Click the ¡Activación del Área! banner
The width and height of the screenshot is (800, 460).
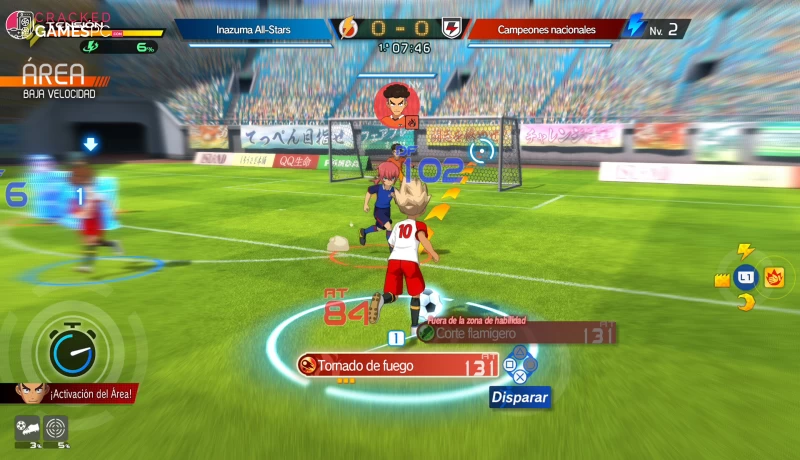(x=78, y=393)
